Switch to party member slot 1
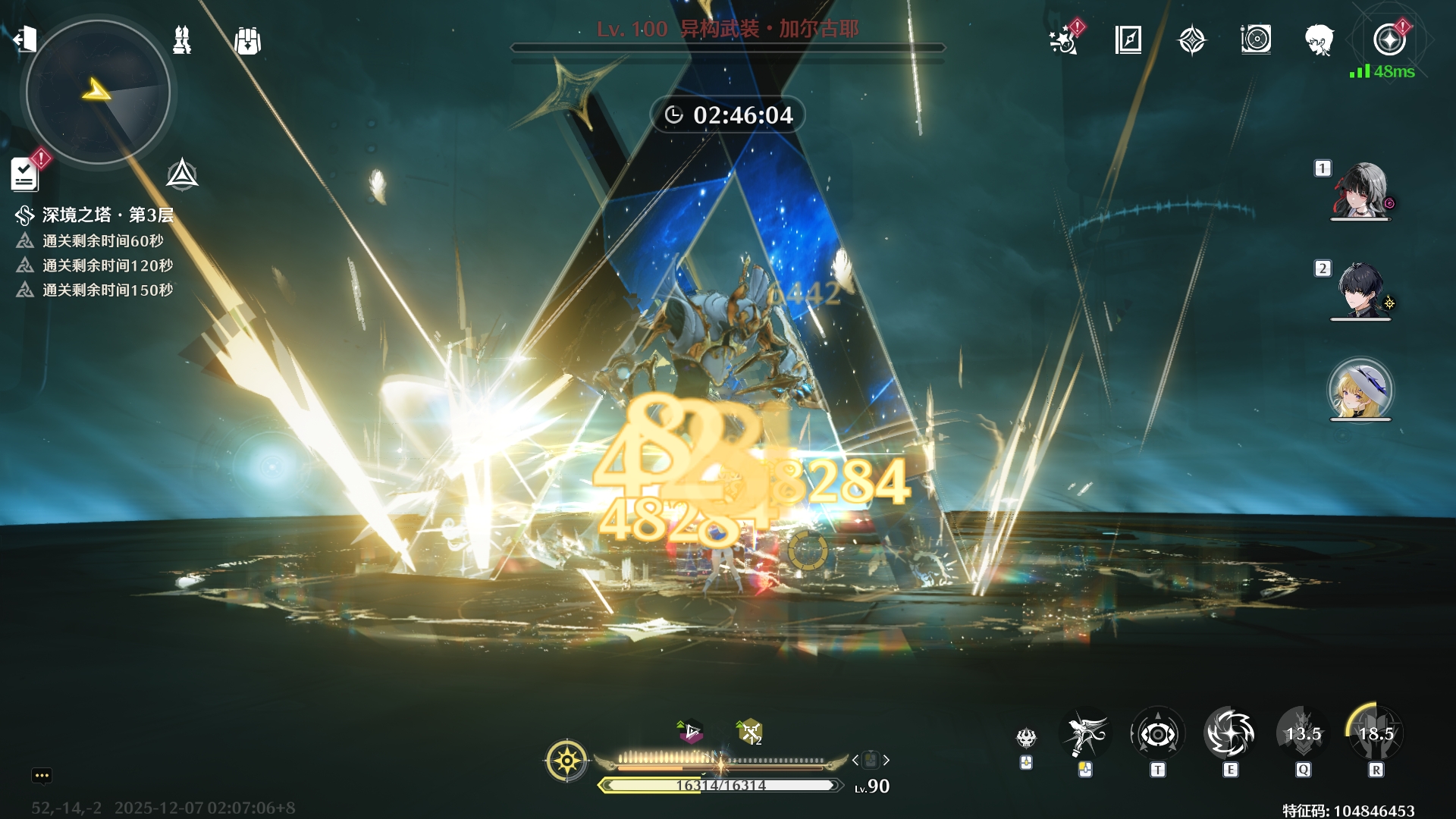1456x819 pixels. coord(1360,190)
